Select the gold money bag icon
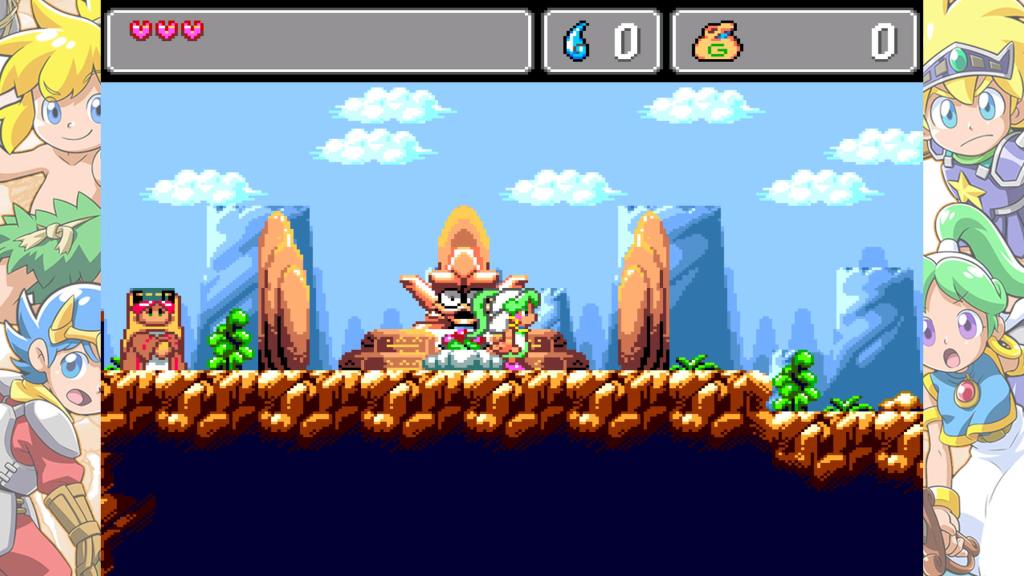The width and height of the screenshot is (1024, 576). (716, 41)
